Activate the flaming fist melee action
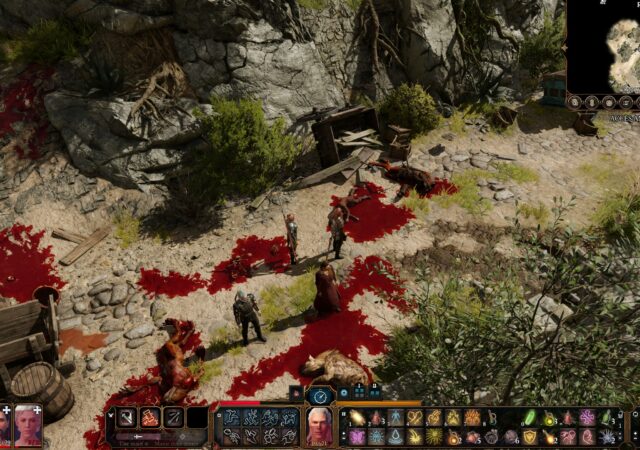 point(151,417)
